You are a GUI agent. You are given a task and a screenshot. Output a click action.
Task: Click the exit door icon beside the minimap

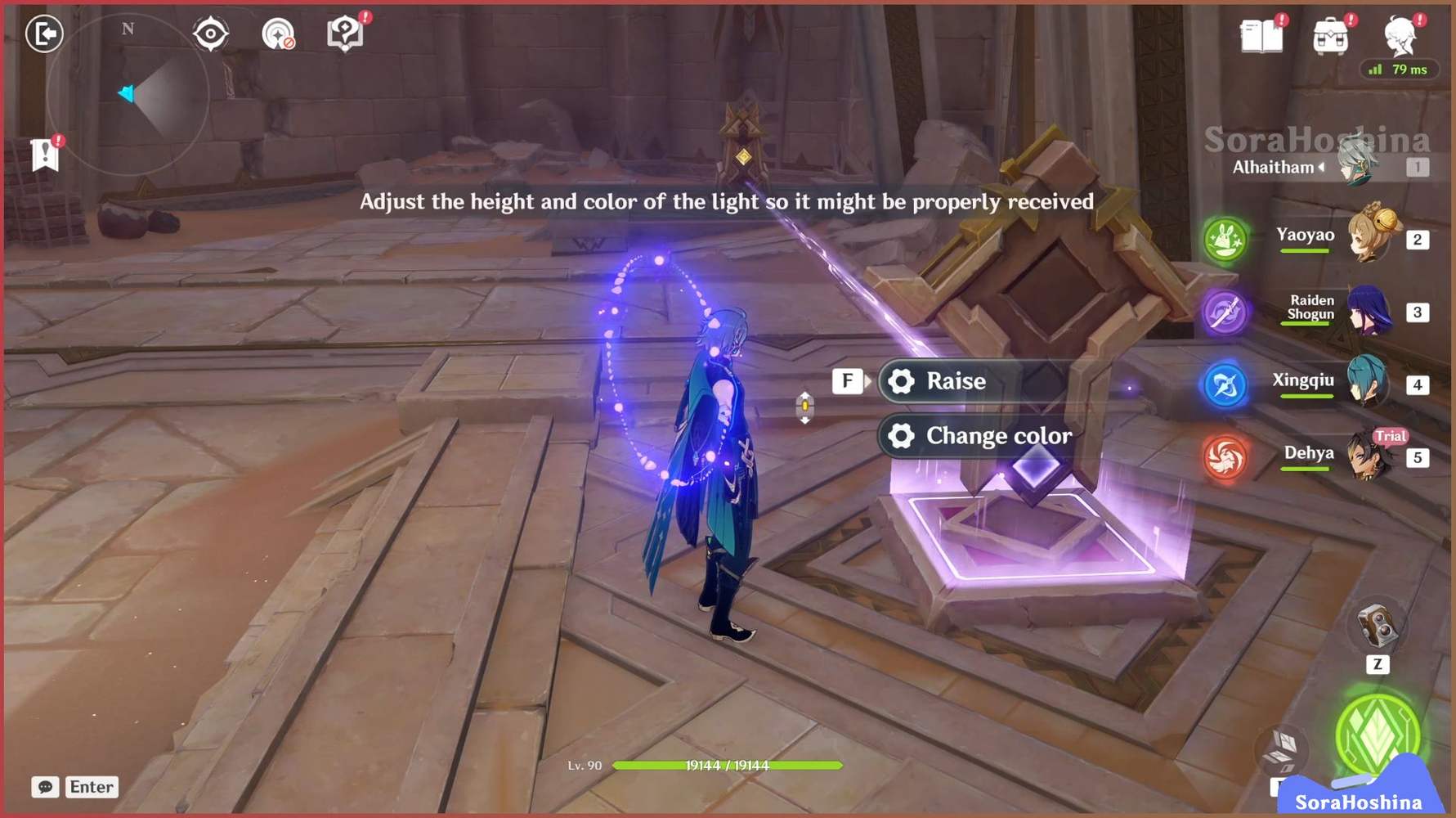coord(45,35)
